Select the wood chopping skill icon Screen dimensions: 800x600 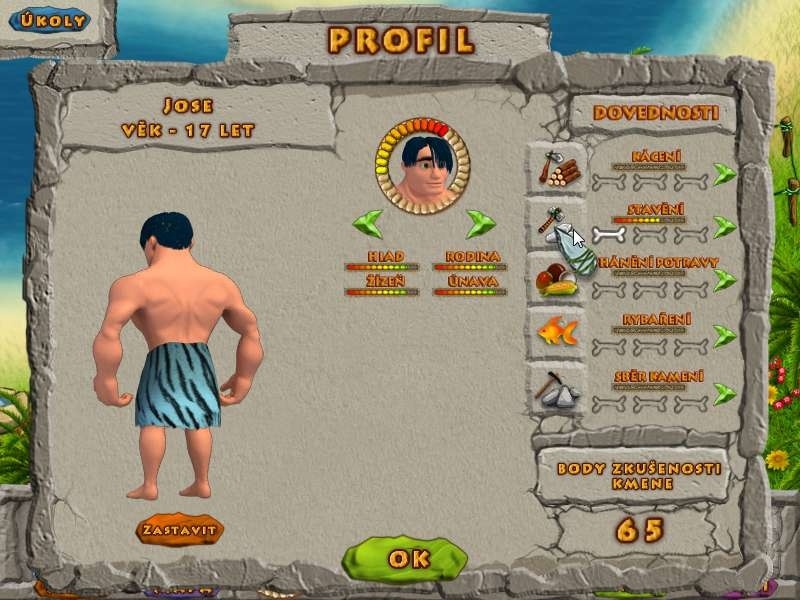point(558,169)
